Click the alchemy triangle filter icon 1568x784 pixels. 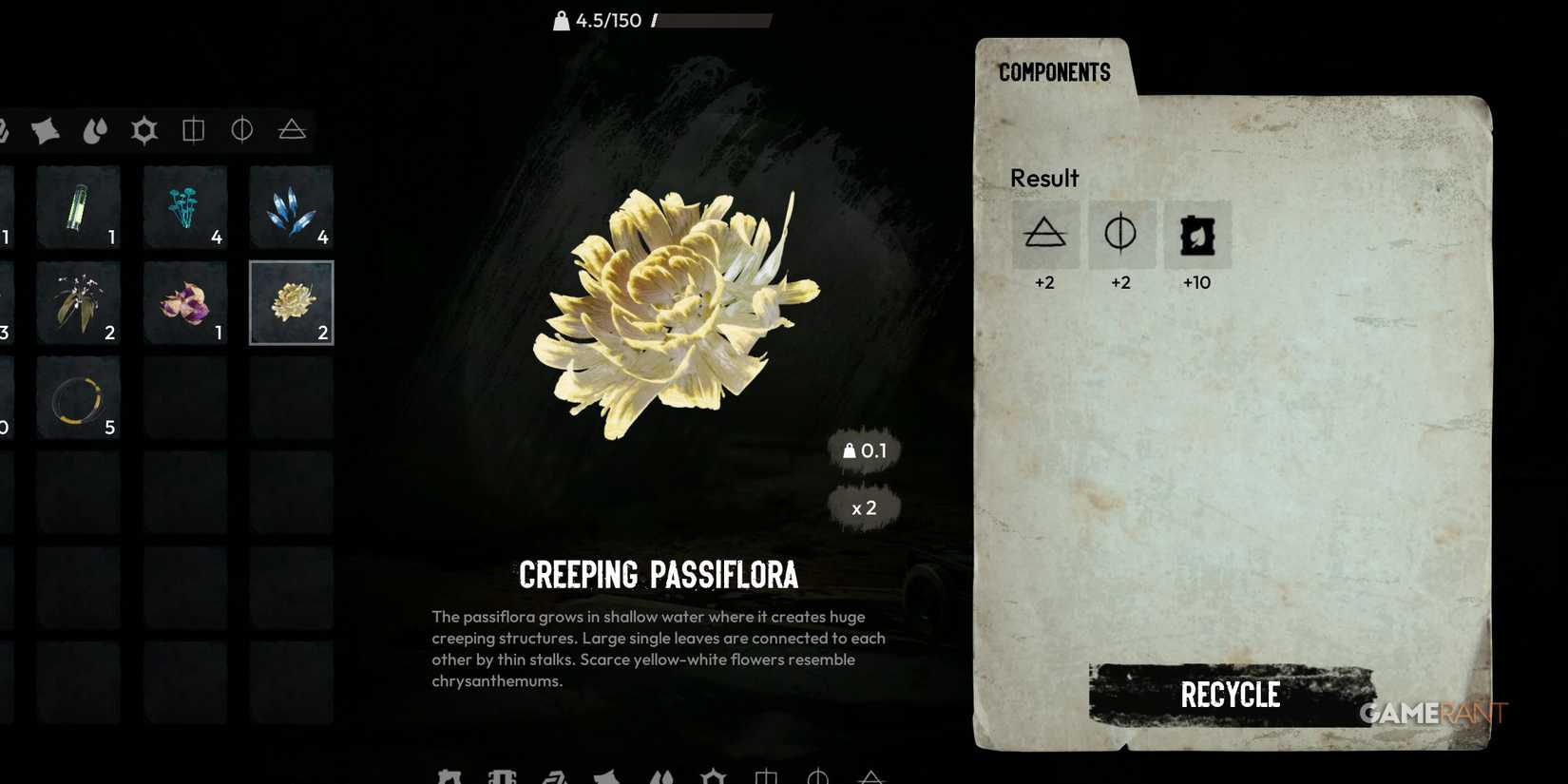tap(291, 130)
